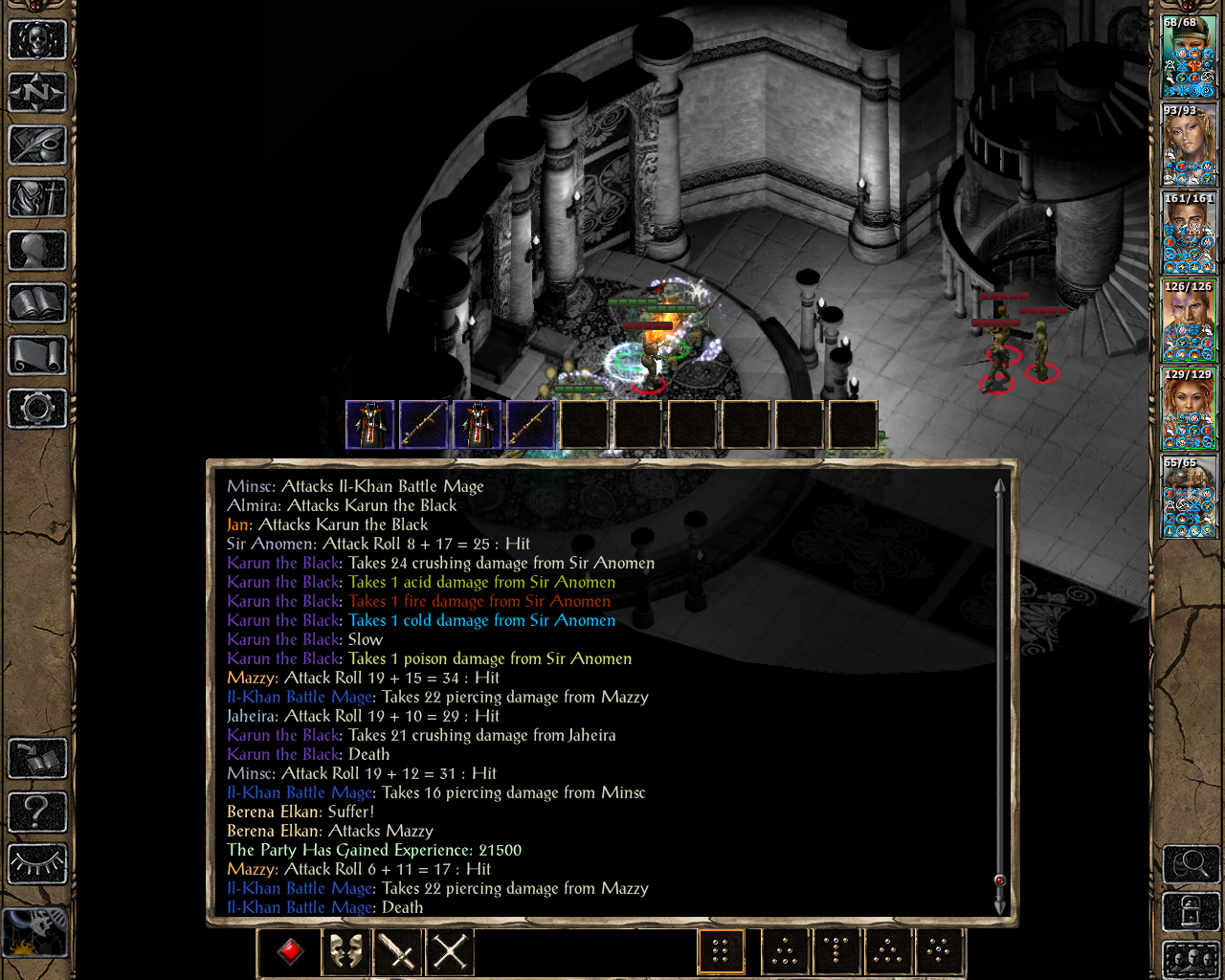Toggle the eye hide-interface button

pyautogui.click(x=37, y=864)
